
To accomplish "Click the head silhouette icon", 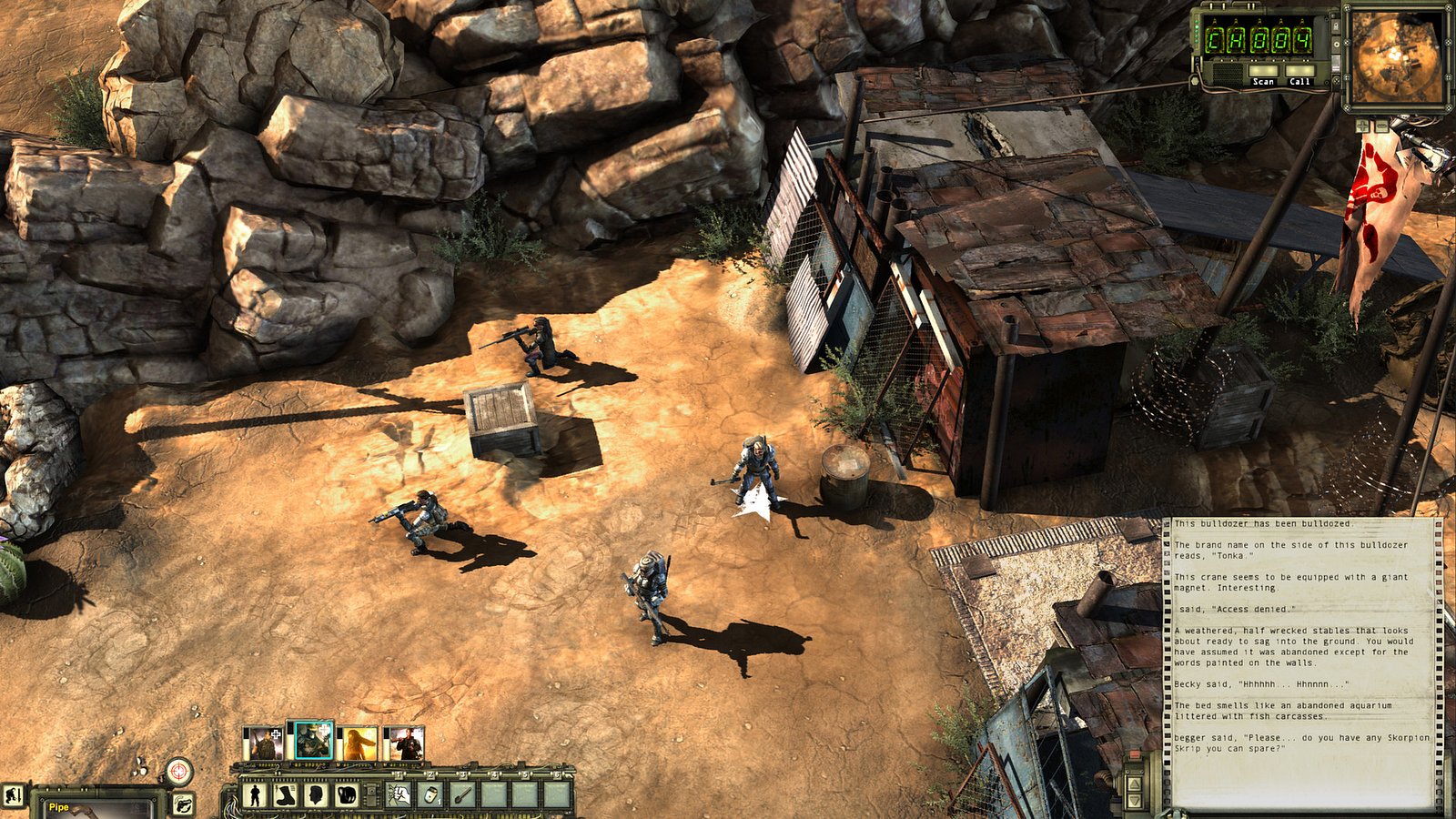I will point(315,794).
